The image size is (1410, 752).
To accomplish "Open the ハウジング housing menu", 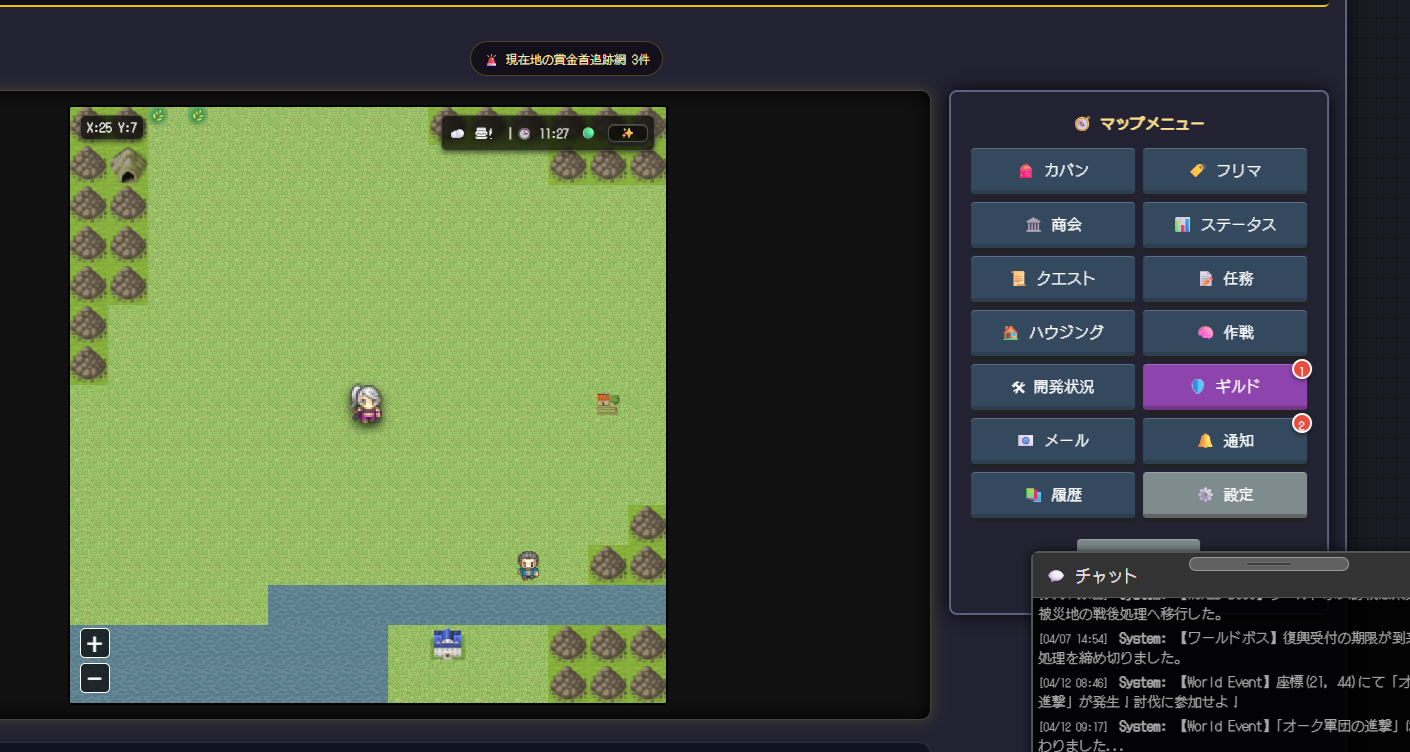I will 1052,333.
